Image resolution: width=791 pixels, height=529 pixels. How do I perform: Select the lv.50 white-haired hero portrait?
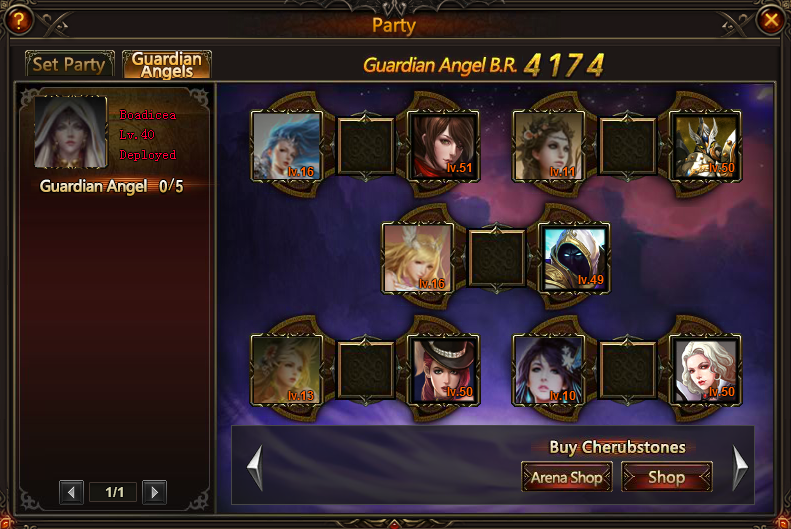[706, 368]
